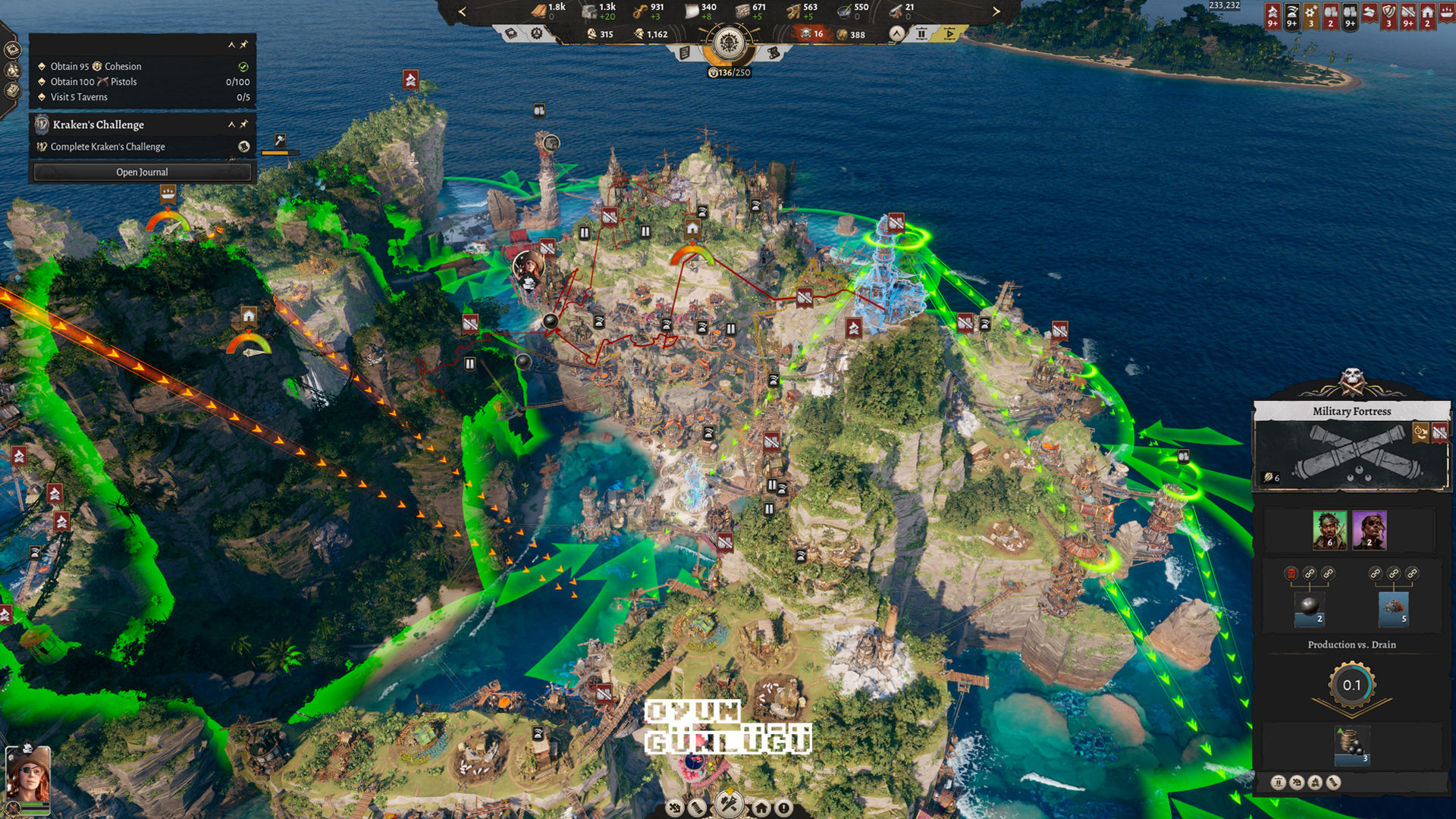Click the central skull compass emblem
The image size is (1456, 819).
point(729,43)
